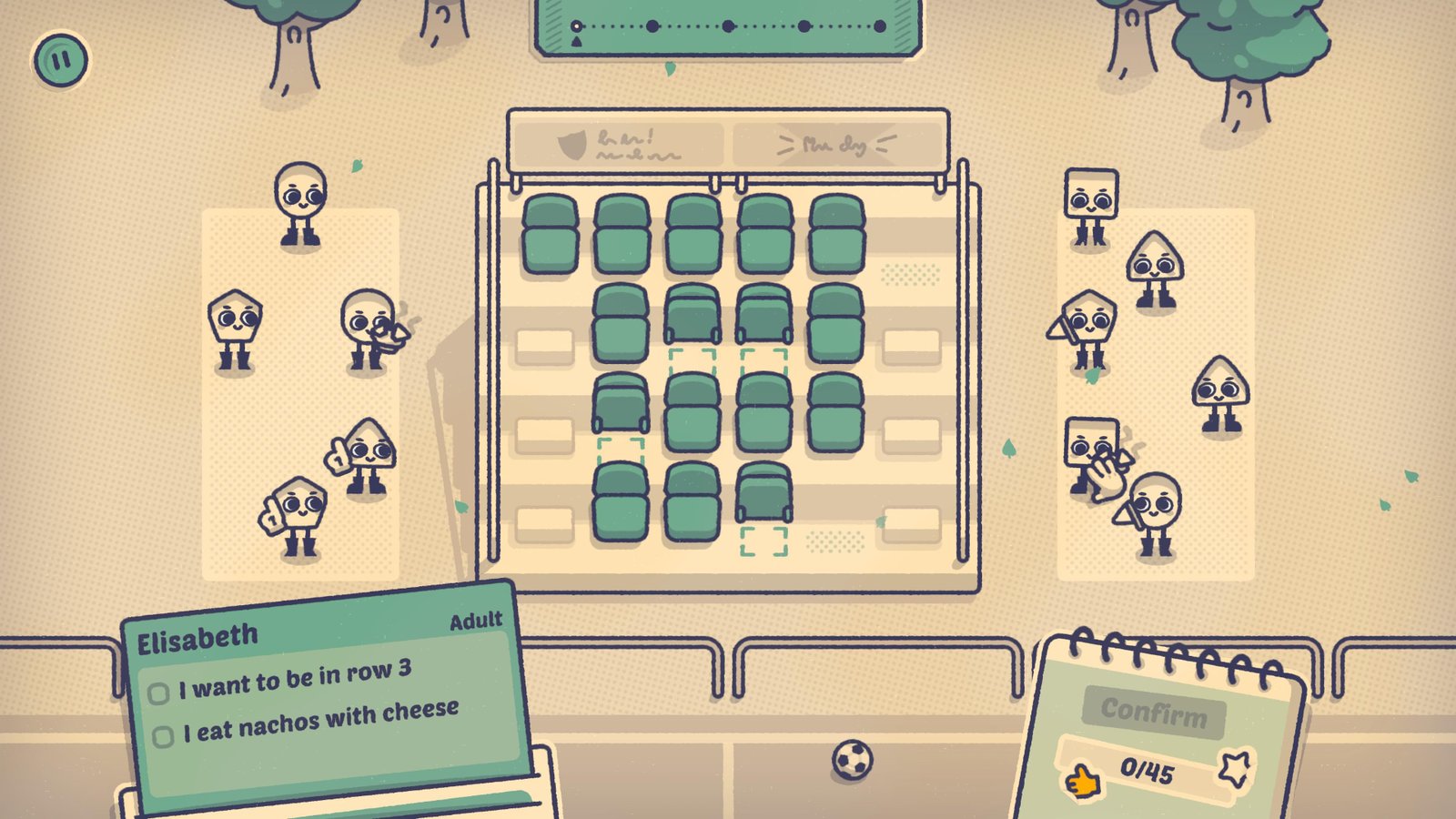Viewport: 1456px width, 819px height.
Task: Select the pentagon-headed fan wearing a foam finger
Action: (x=300, y=515)
